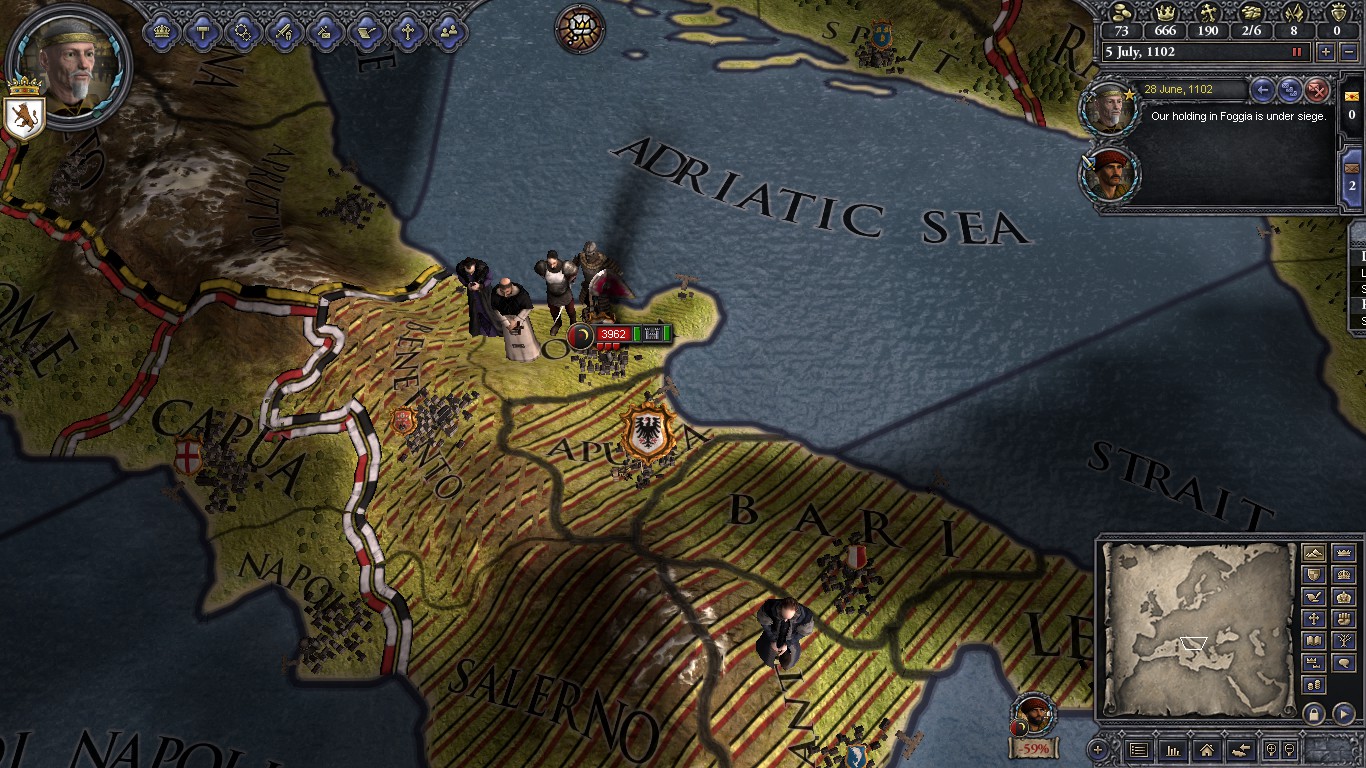Switch to religion map mode with cross
The image size is (1366, 768).
[x=1314, y=619]
